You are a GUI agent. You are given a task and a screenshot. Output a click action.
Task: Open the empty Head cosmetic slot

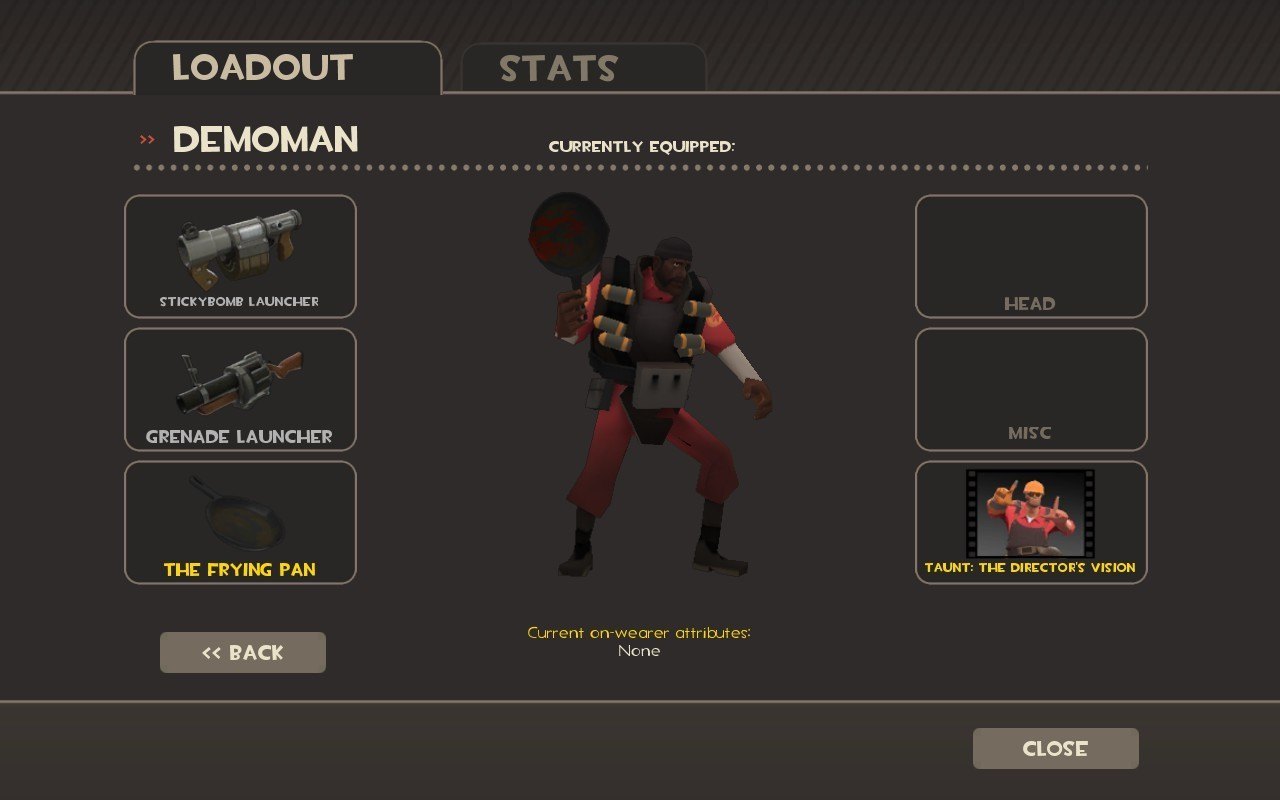1031,256
